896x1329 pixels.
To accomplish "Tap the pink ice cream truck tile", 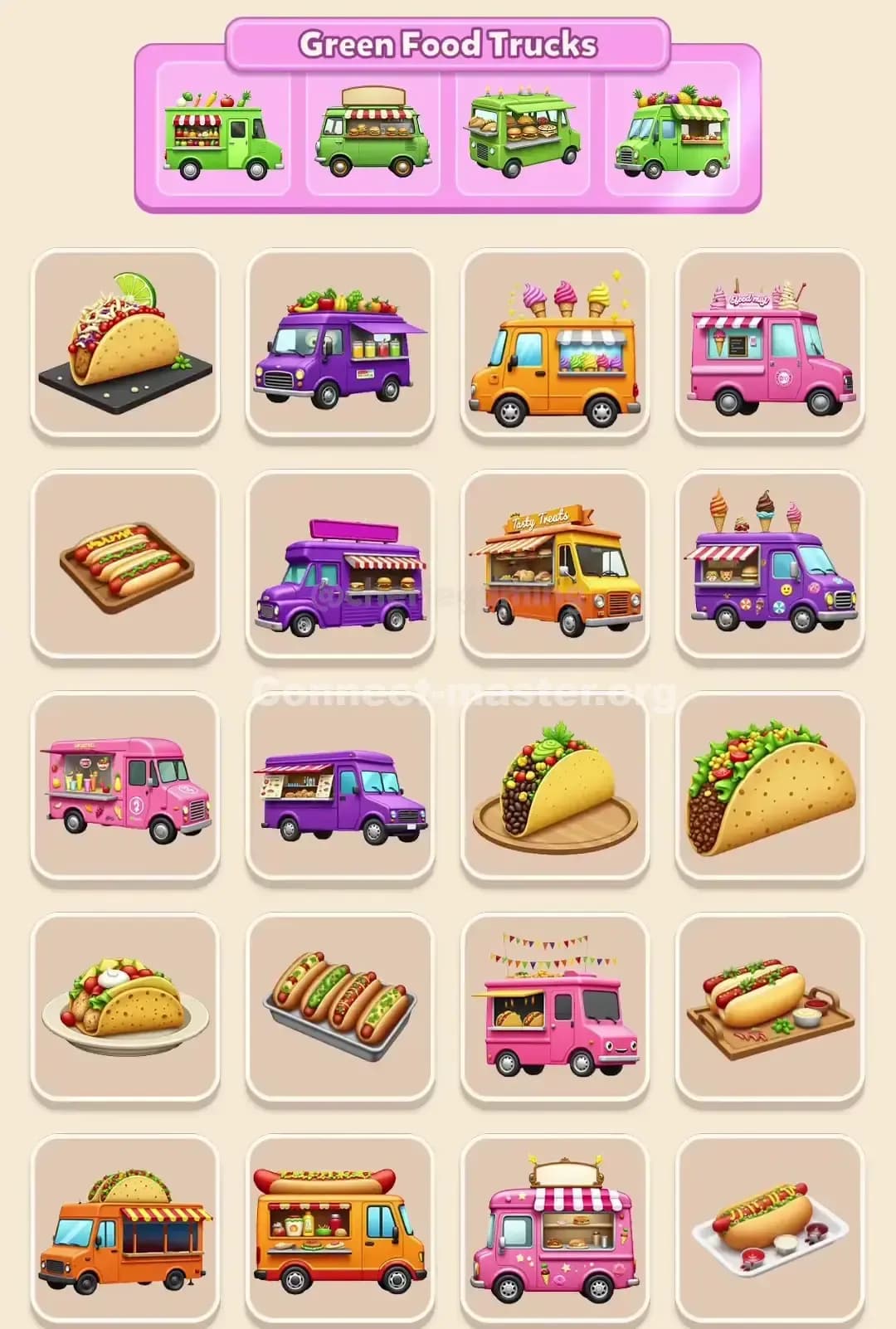I will tap(770, 343).
